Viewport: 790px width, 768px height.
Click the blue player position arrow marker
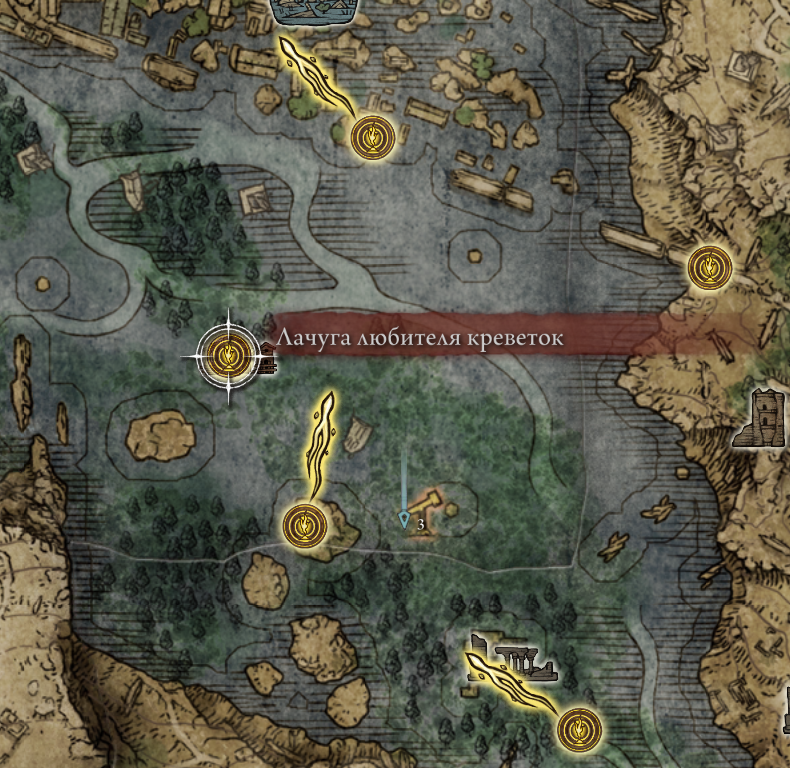[404, 519]
